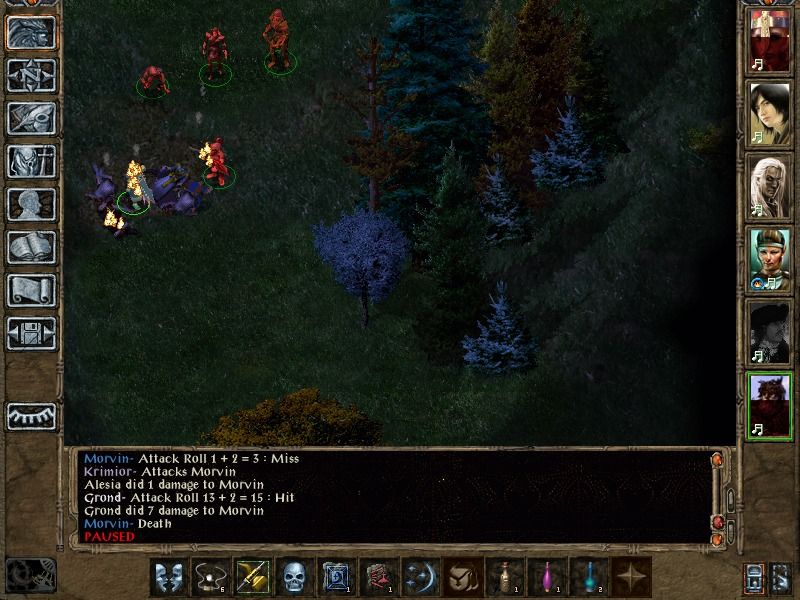Select the white-haired character portrait
The image size is (800, 600).
pos(770,187)
